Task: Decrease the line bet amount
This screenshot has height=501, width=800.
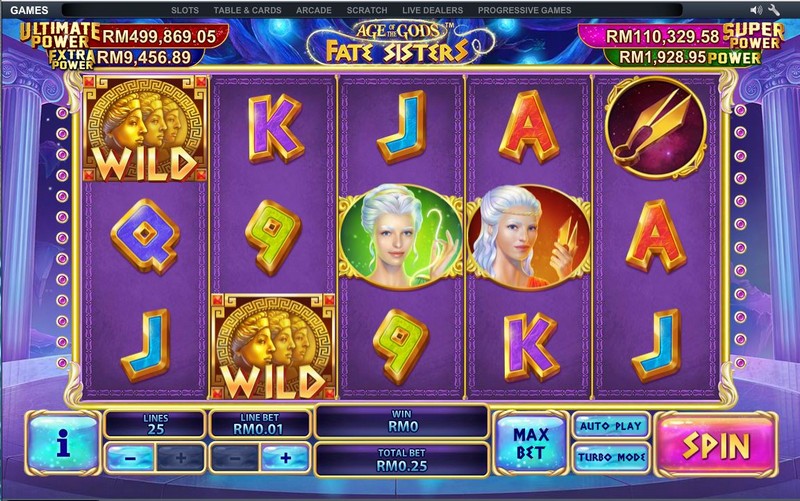Action: pos(232,459)
